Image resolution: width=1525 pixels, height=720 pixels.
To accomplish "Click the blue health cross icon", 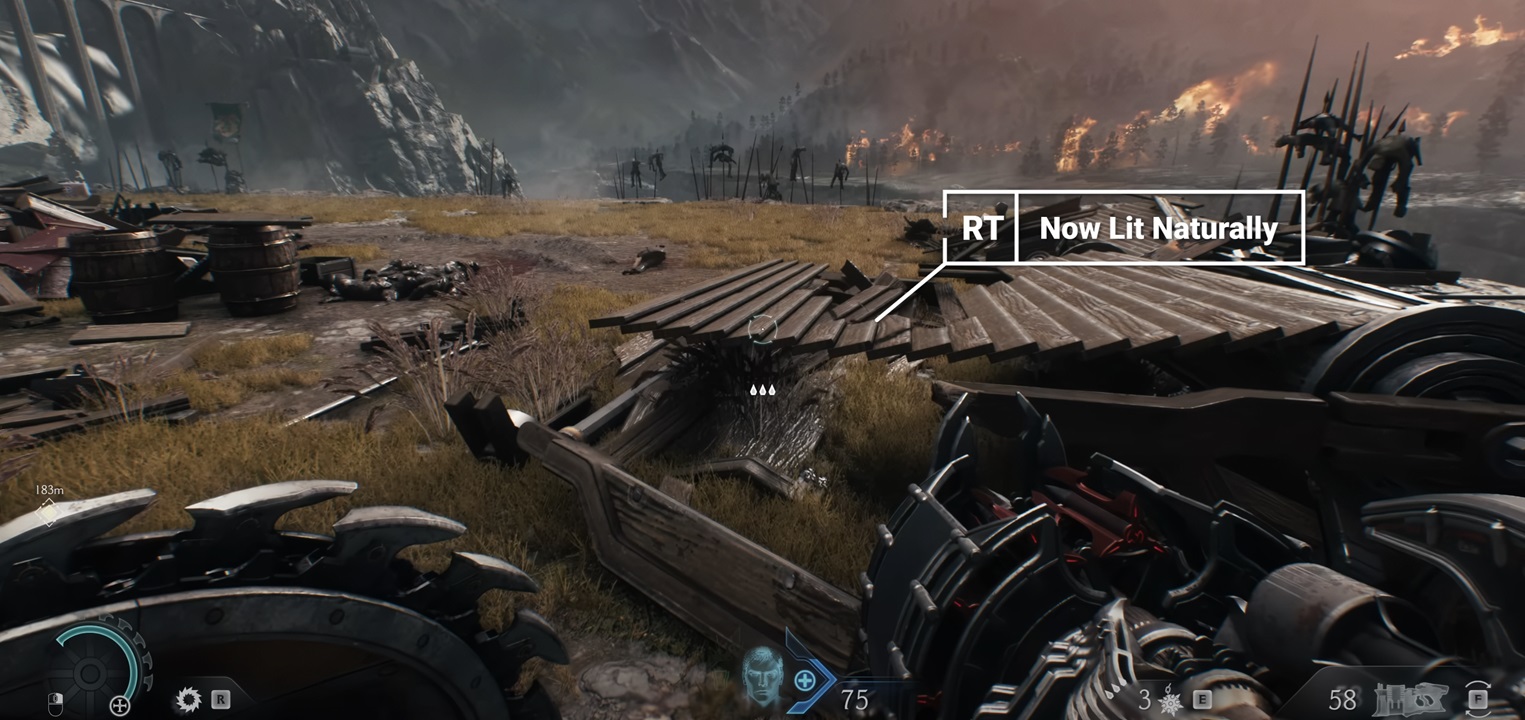I will (804, 682).
